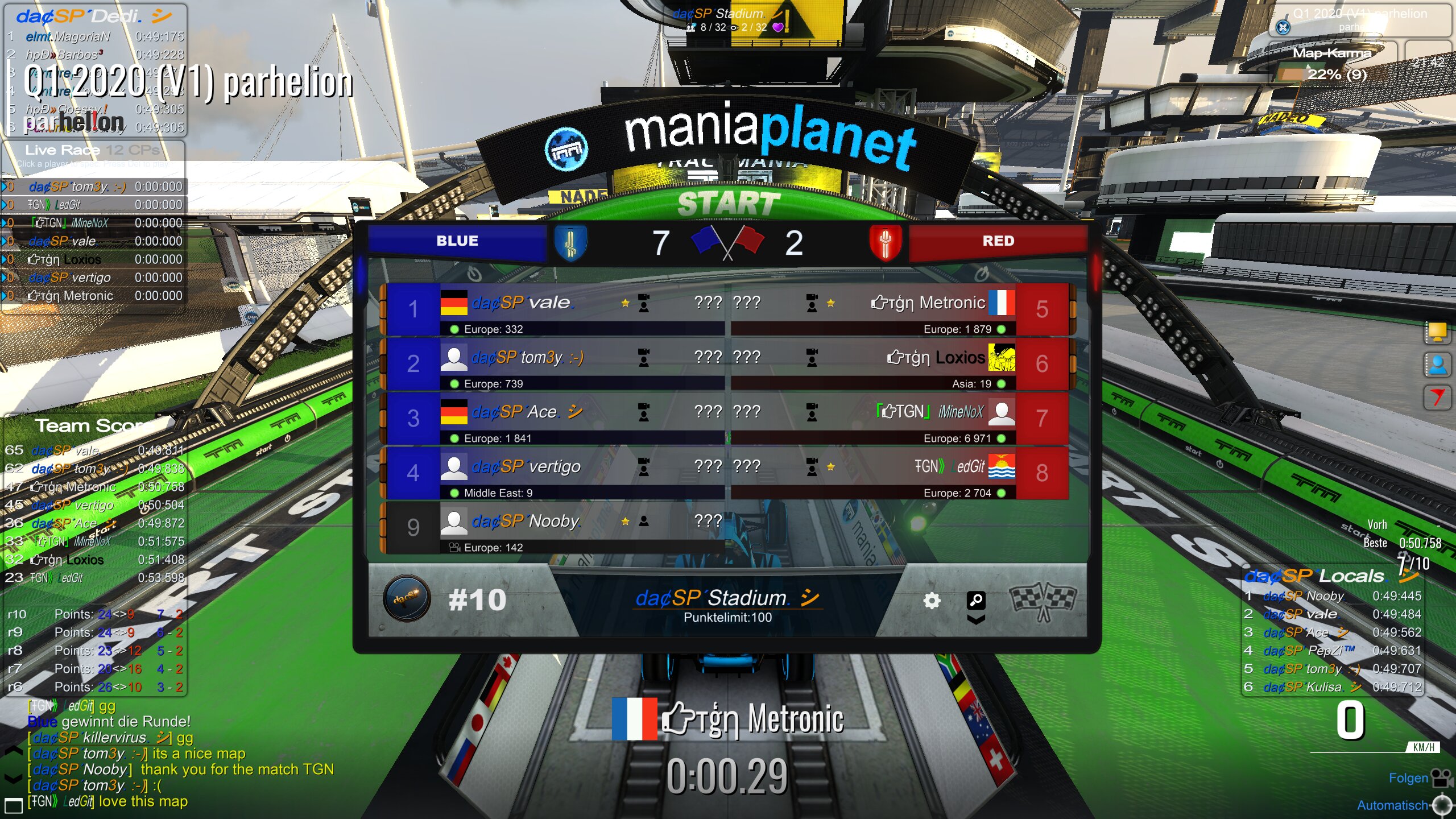Expand the scoreboard with the down chevron
Image resolution: width=1456 pixels, height=819 pixels.
coord(976,619)
